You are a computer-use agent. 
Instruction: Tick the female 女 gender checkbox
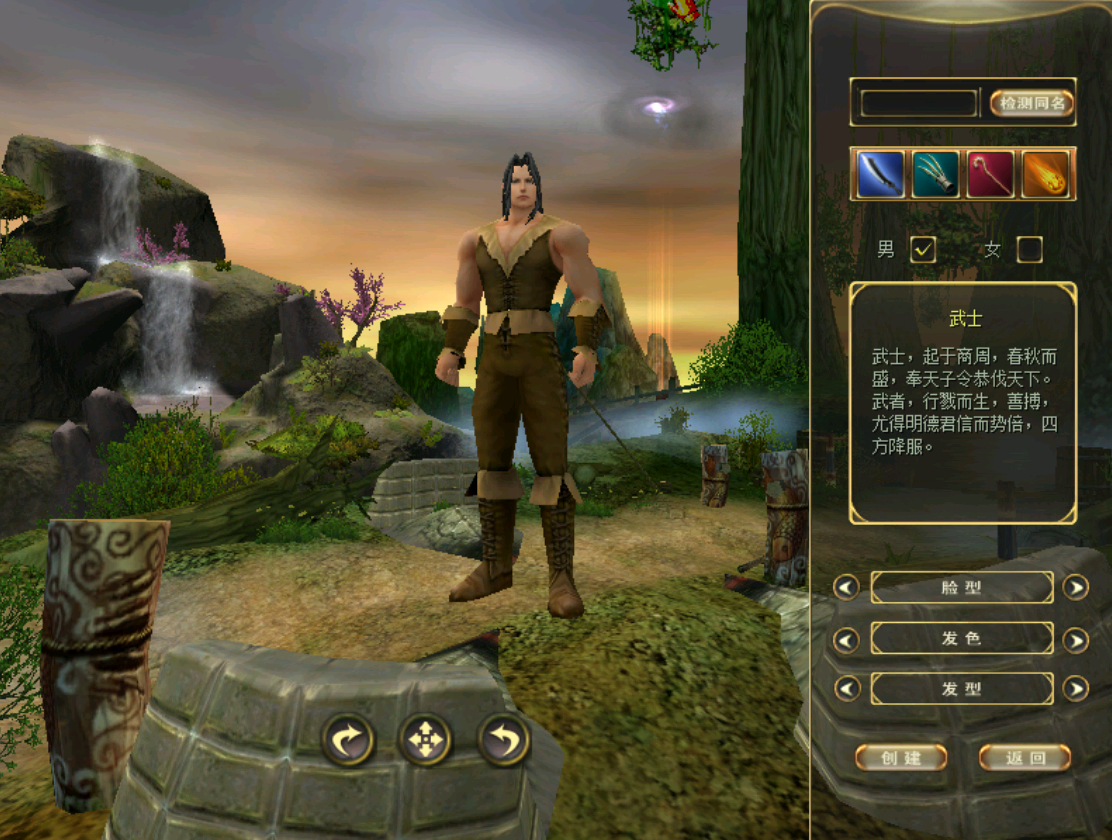1029,250
